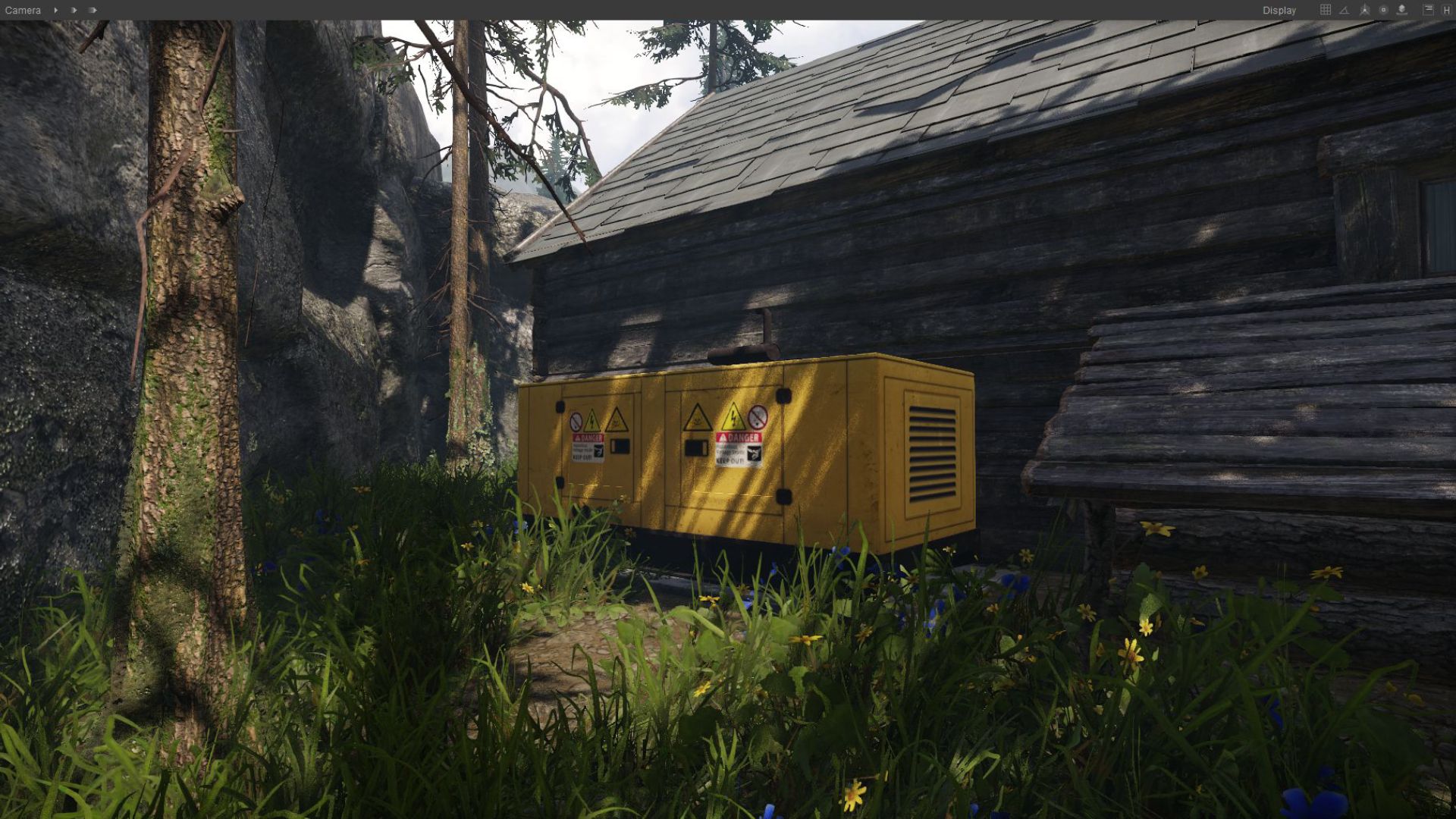This screenshot has height=819, width=1456.
Task: Select the yellow generator in the viewport
Action: tap(751, 447)
